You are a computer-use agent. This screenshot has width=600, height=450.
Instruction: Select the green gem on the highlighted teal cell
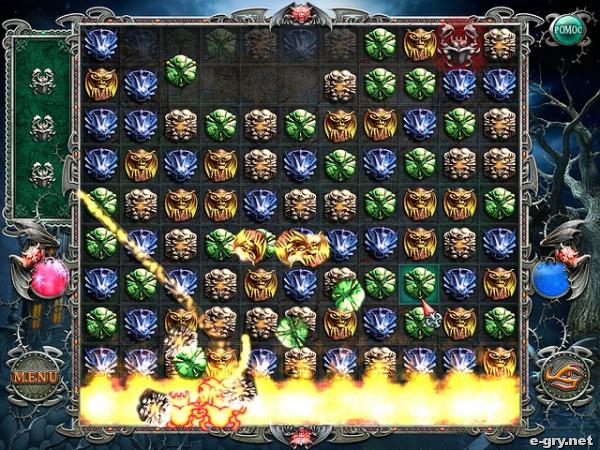419,283
